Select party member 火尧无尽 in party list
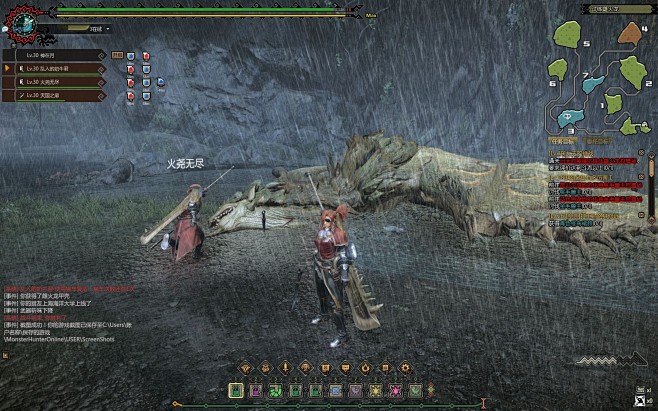Screen dimensions: 658x411 (x=60, y=82)
